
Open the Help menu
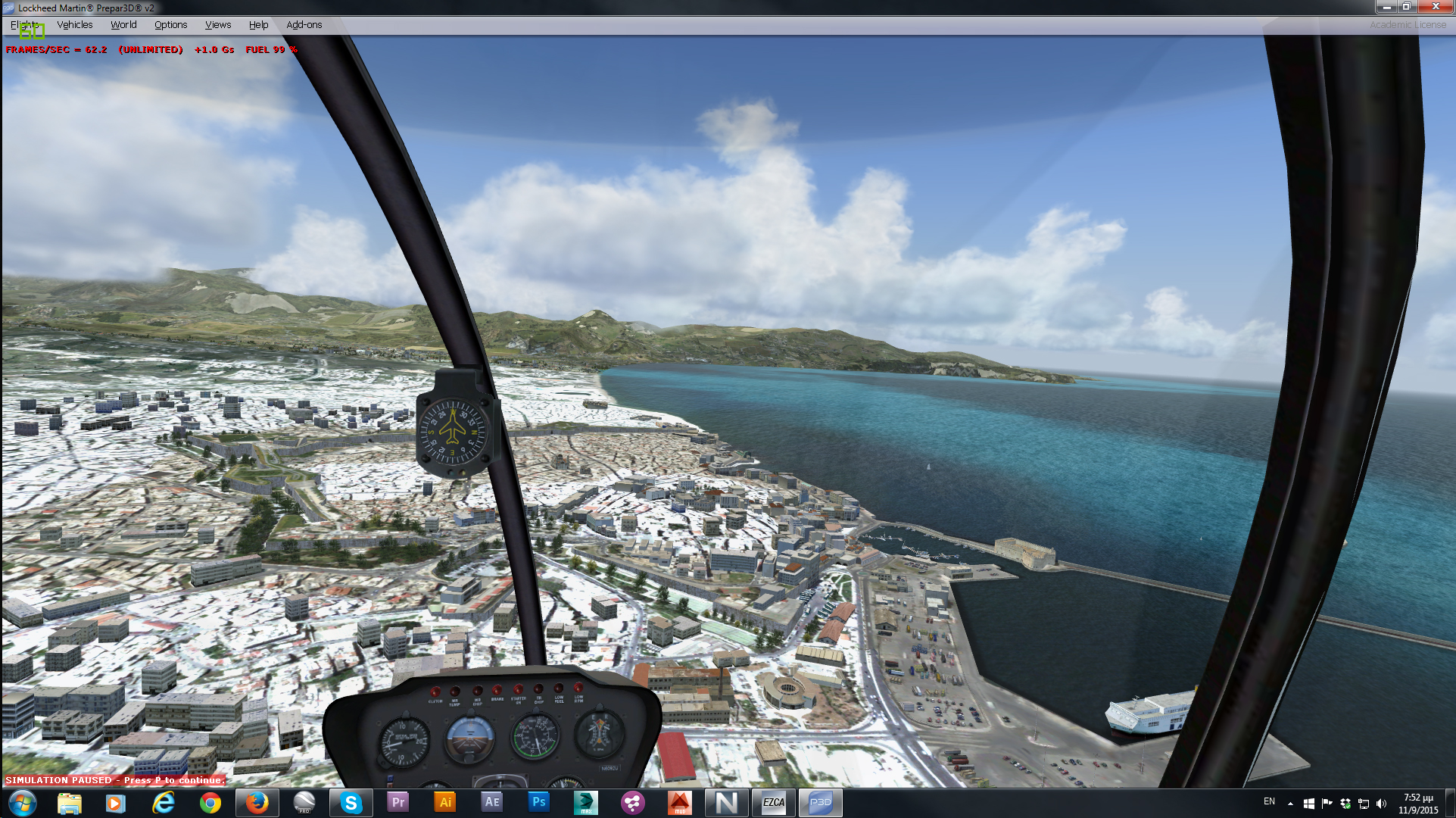point(258,25)
